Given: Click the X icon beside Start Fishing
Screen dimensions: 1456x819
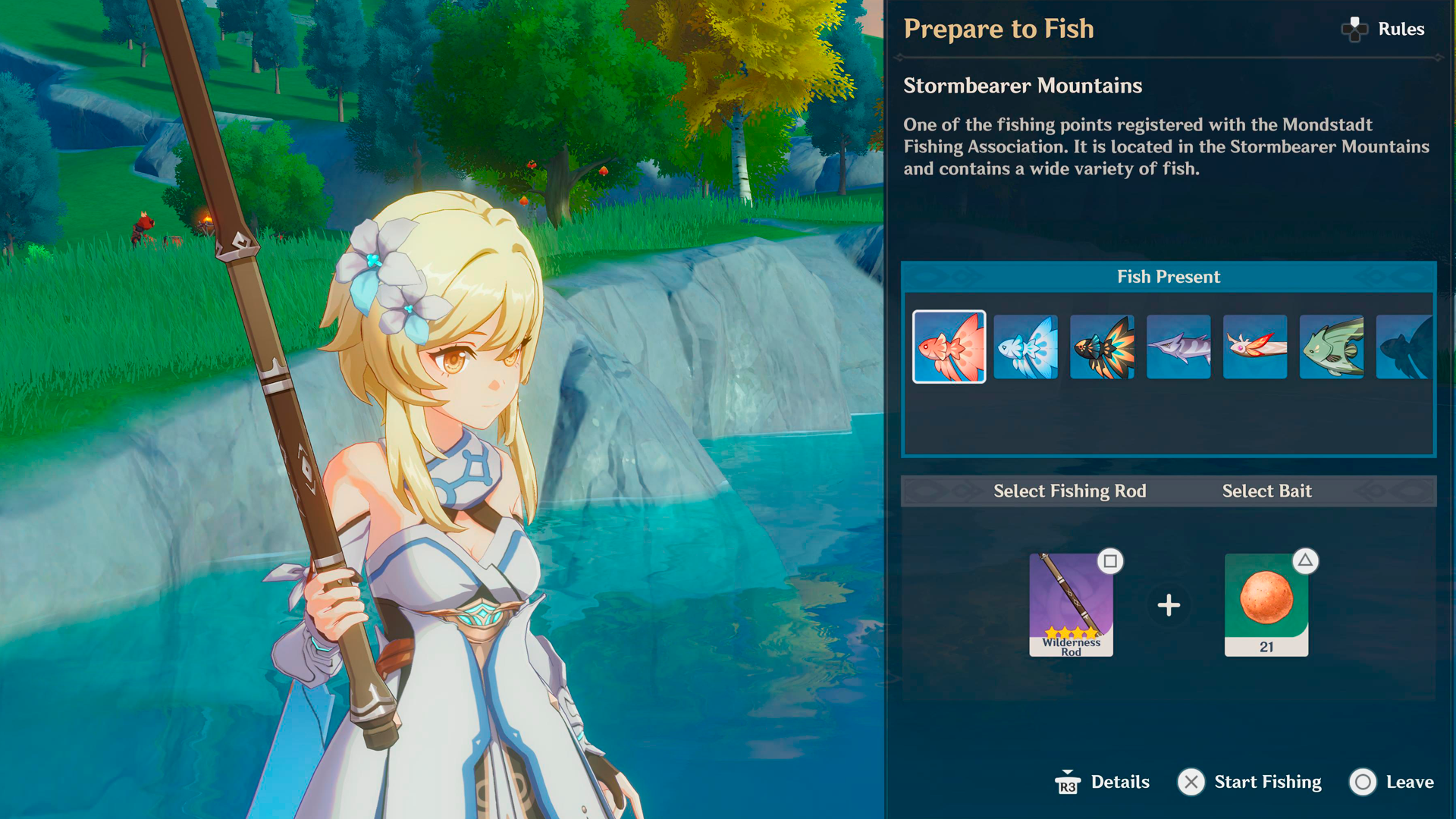Looking at the screenshot, I should pyautogui.click(x=1192, y=782).
